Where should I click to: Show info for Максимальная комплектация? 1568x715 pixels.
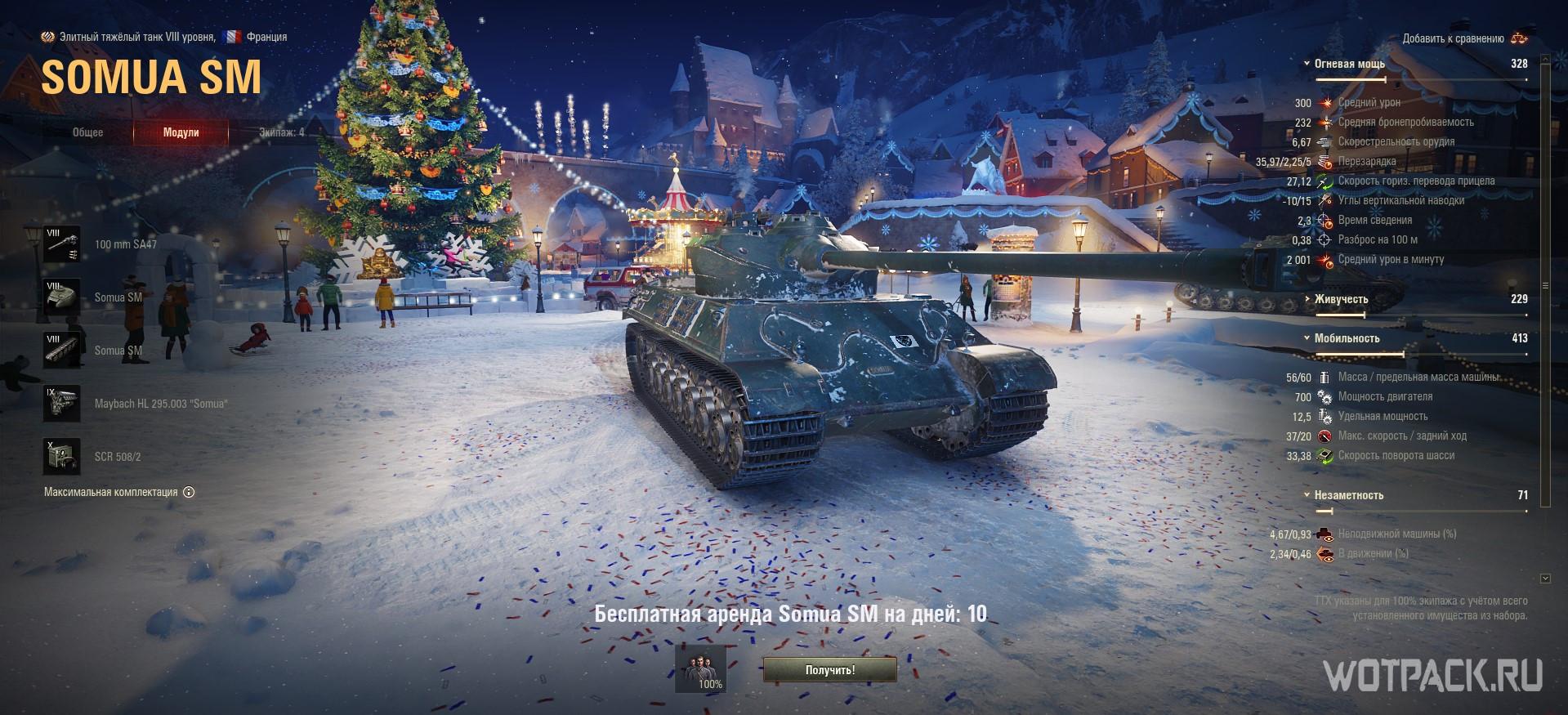[189, 492]
